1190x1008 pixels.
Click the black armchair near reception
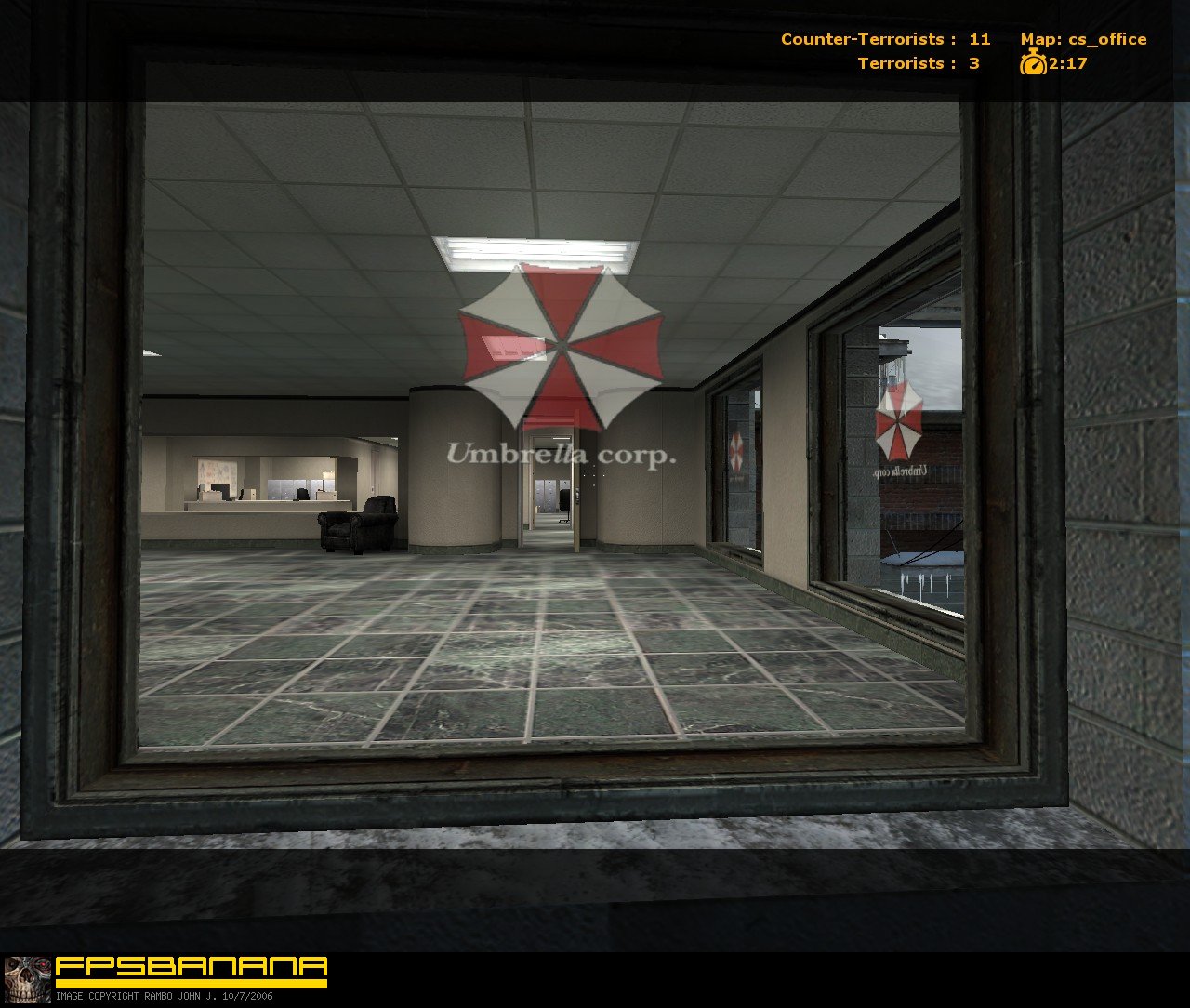pyautogui.click(x=356, y=525)
